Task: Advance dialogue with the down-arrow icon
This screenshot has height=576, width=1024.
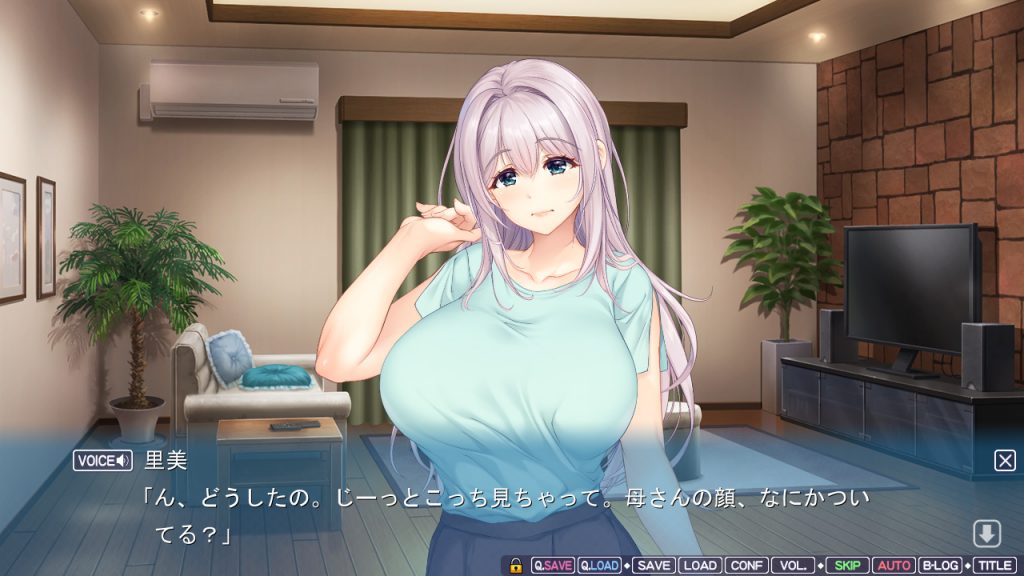Action: pos(986,534)
